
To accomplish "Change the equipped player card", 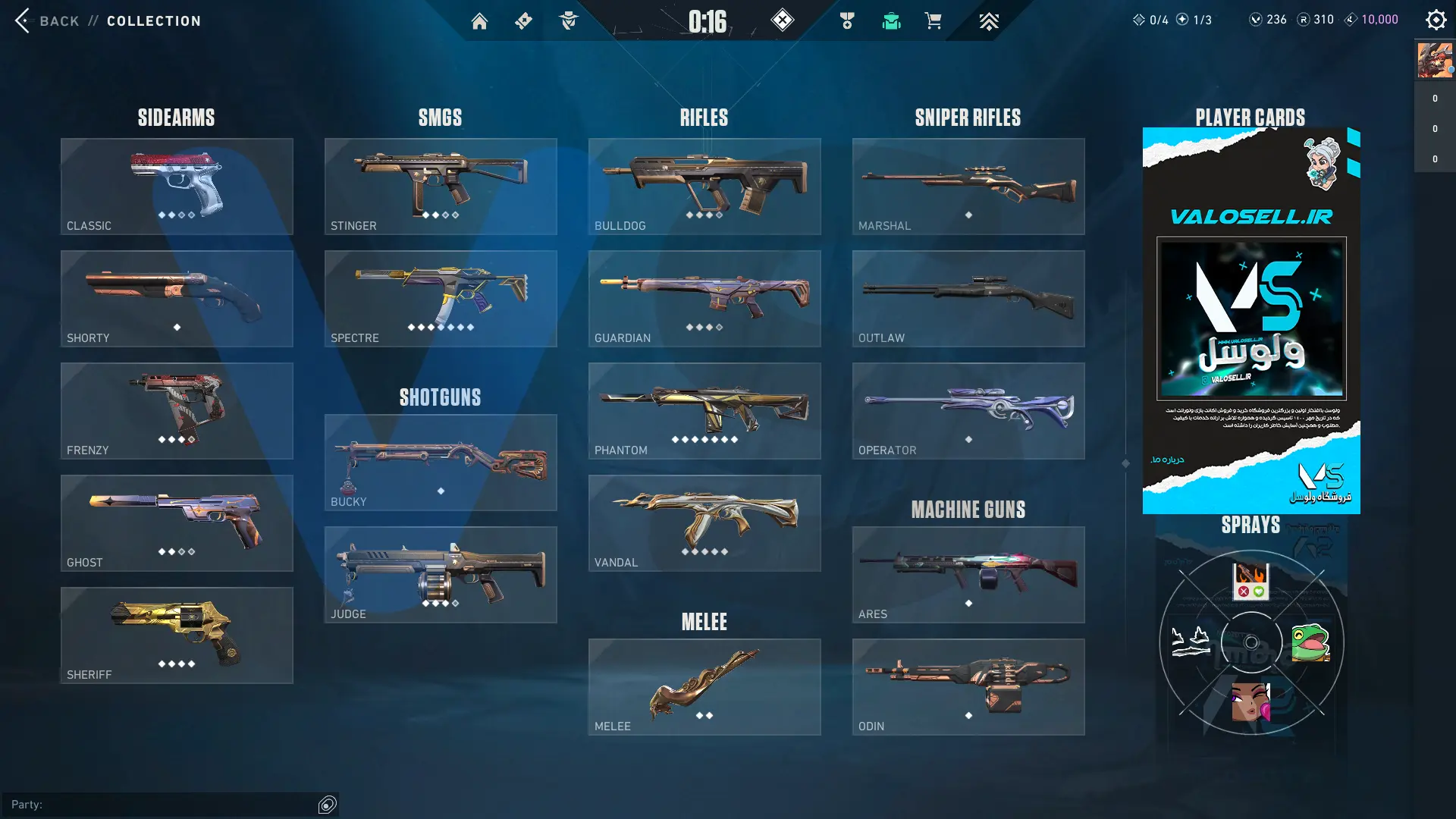I will coord(1251,320).
